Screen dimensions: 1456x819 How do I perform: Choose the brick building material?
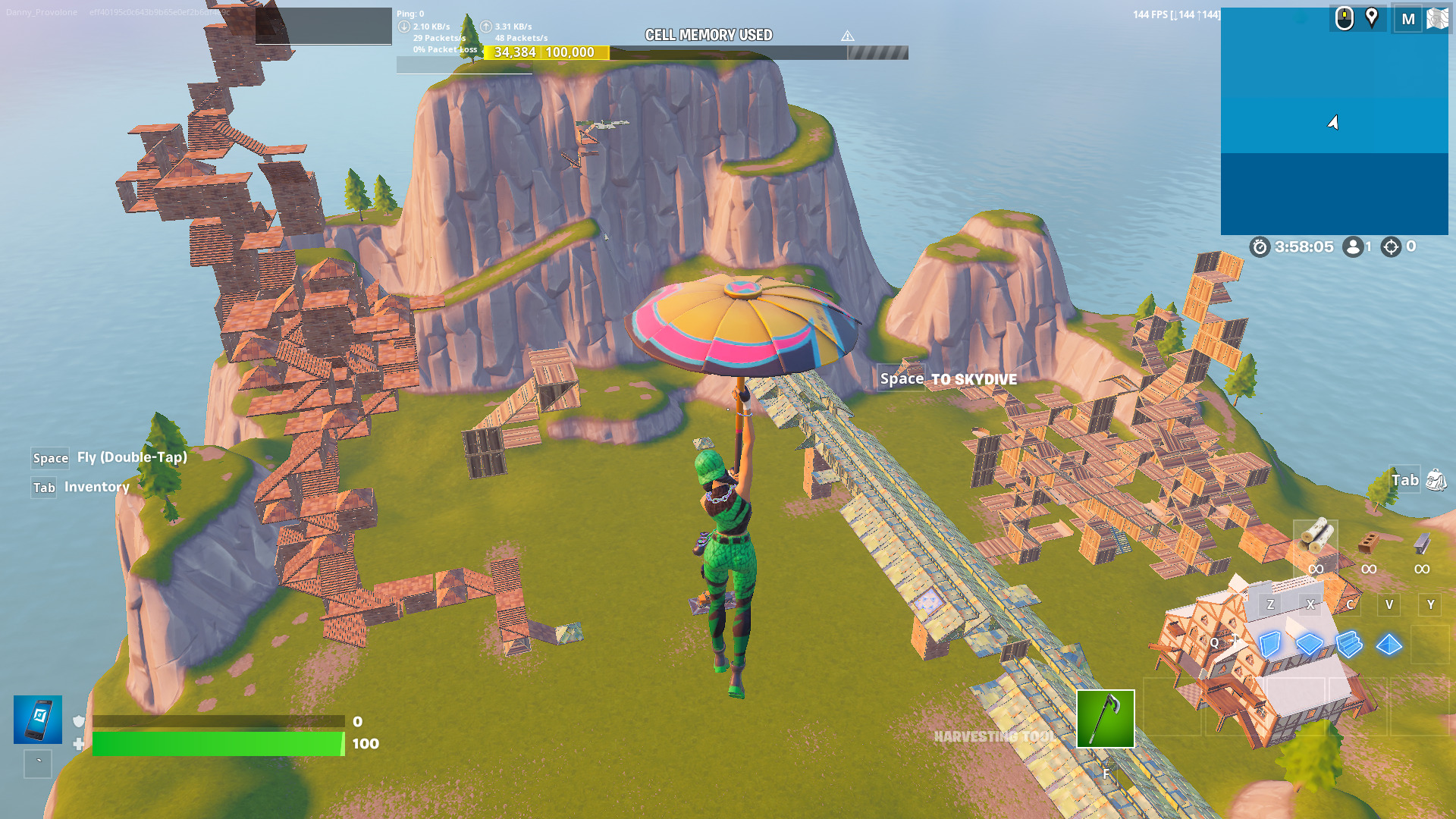click(1368, 543)
